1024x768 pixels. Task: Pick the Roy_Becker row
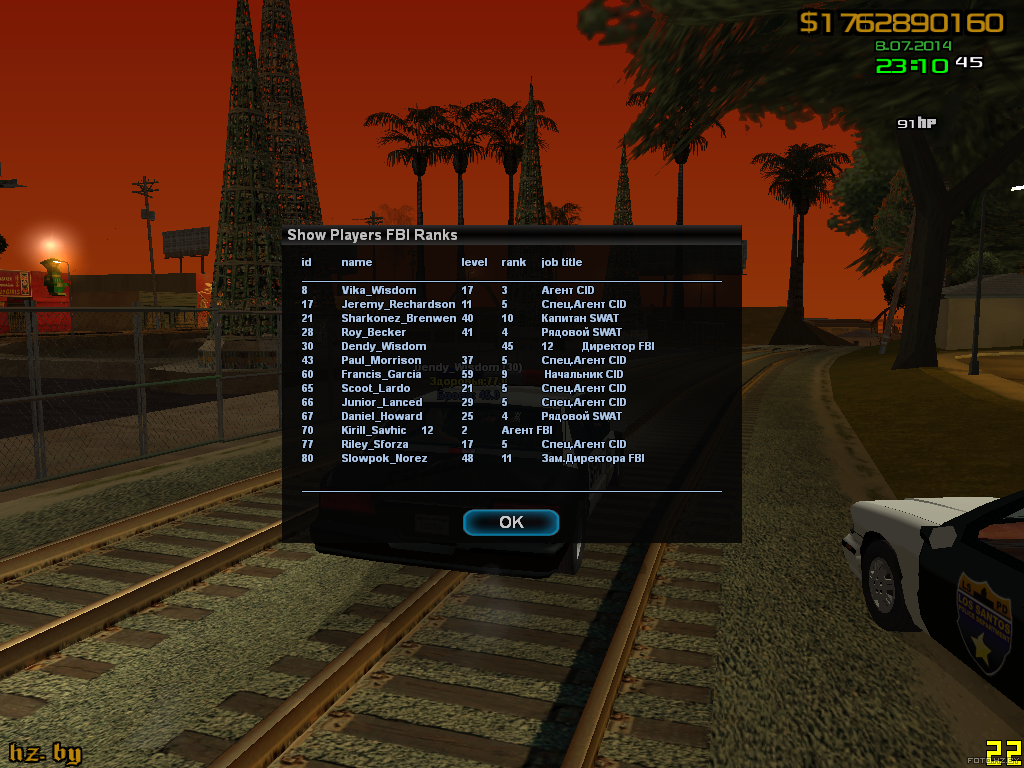(373, 332)
